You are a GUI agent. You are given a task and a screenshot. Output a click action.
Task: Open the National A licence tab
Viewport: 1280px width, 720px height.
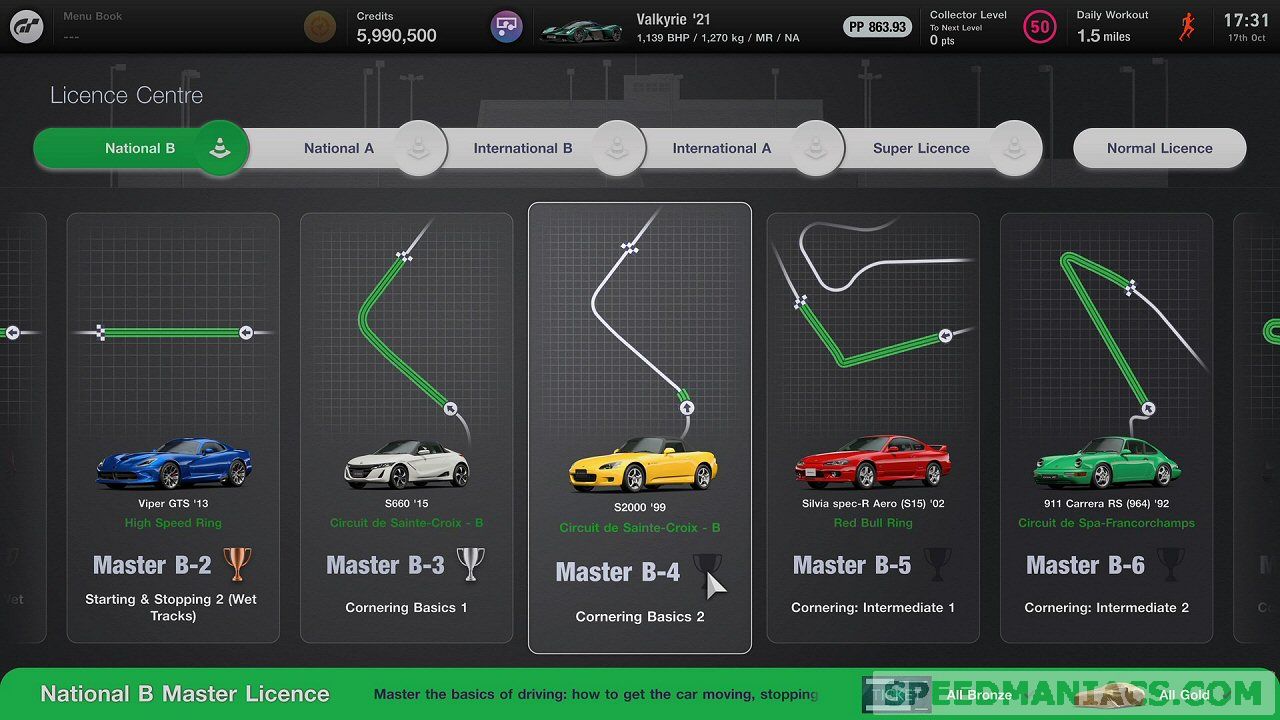tap(339, 148)
